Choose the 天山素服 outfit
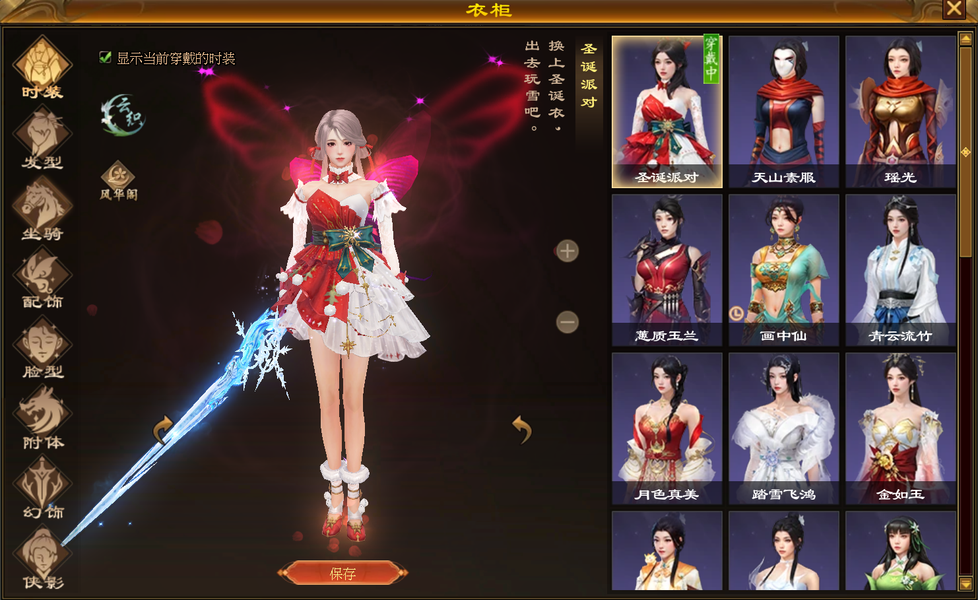The image size is (978, 600). tap(783, 111)
